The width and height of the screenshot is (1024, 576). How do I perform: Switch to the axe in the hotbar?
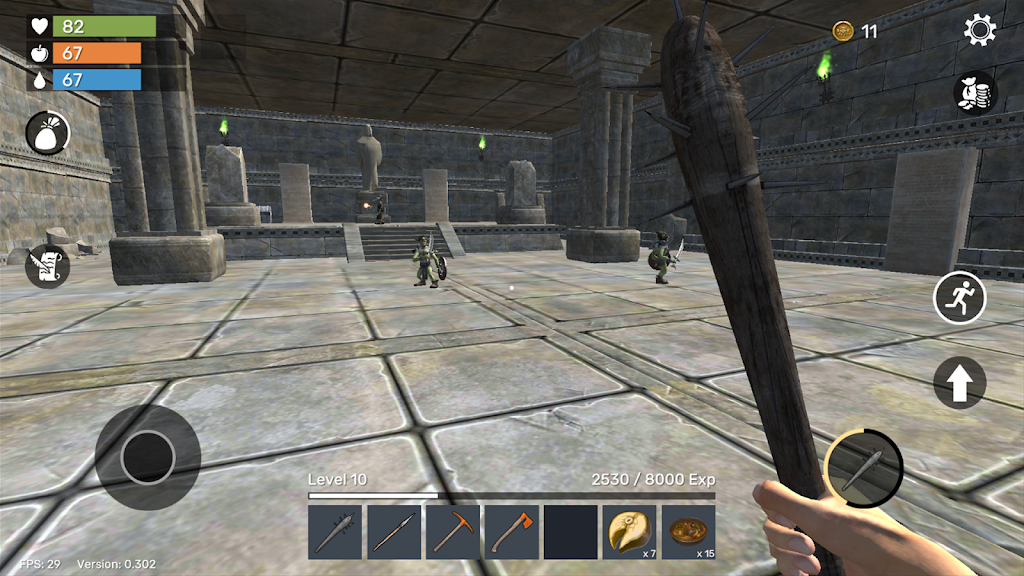511,532
